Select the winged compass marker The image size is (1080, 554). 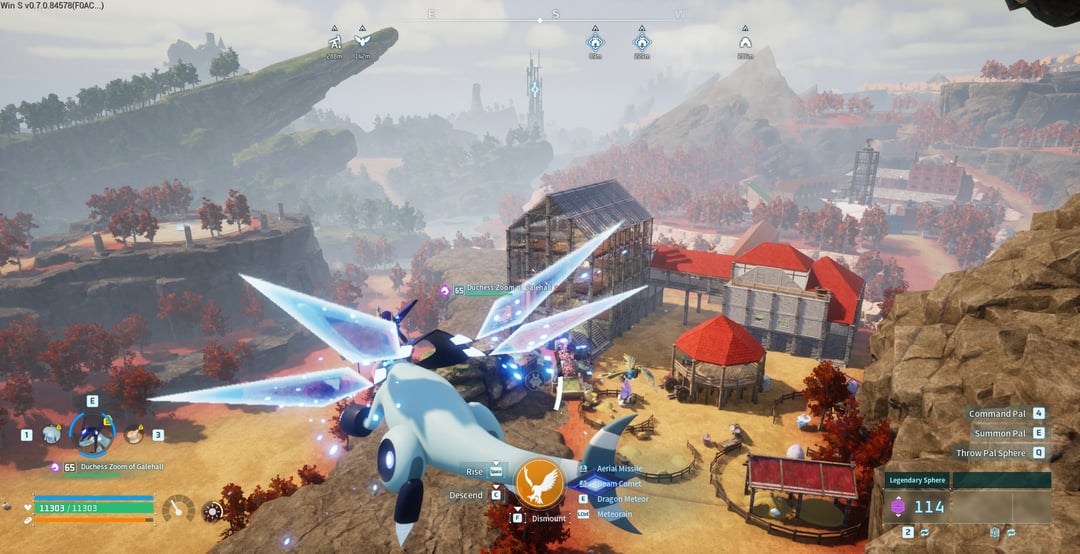coord(362,43)
